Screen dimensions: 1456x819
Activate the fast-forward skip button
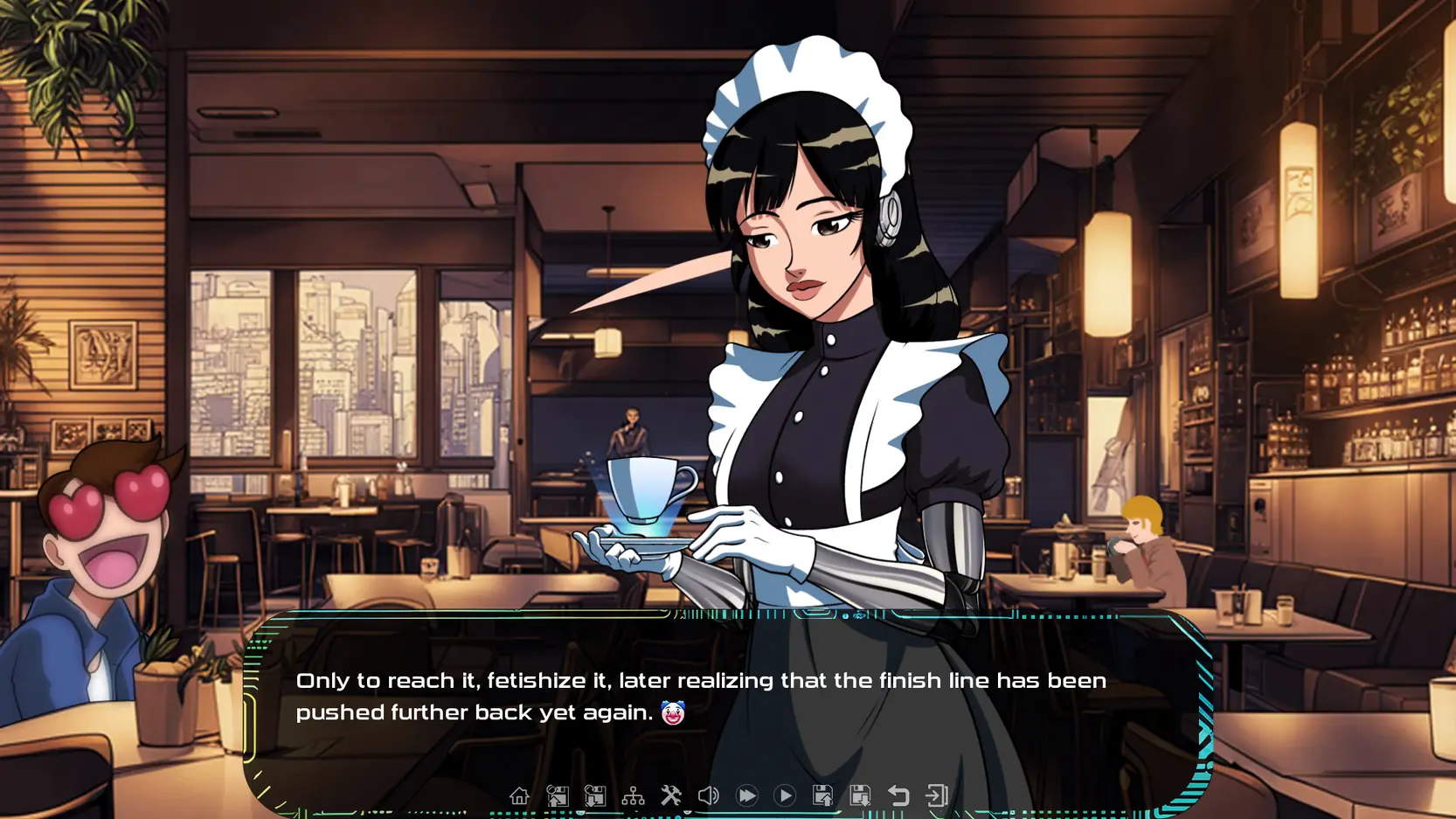(x=746, y=795)
